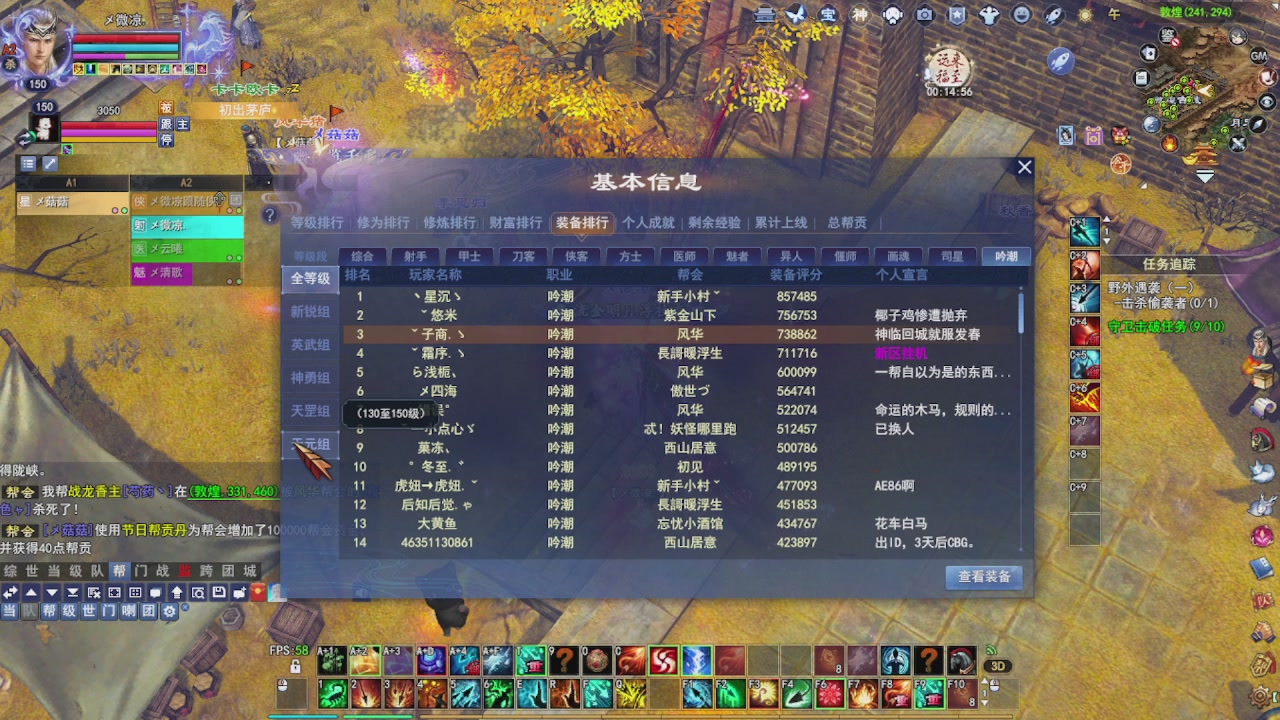Collapse chat with the down arrow
Image resolution: width=1280 pixels, height=720 pixels.
(52, 592)
